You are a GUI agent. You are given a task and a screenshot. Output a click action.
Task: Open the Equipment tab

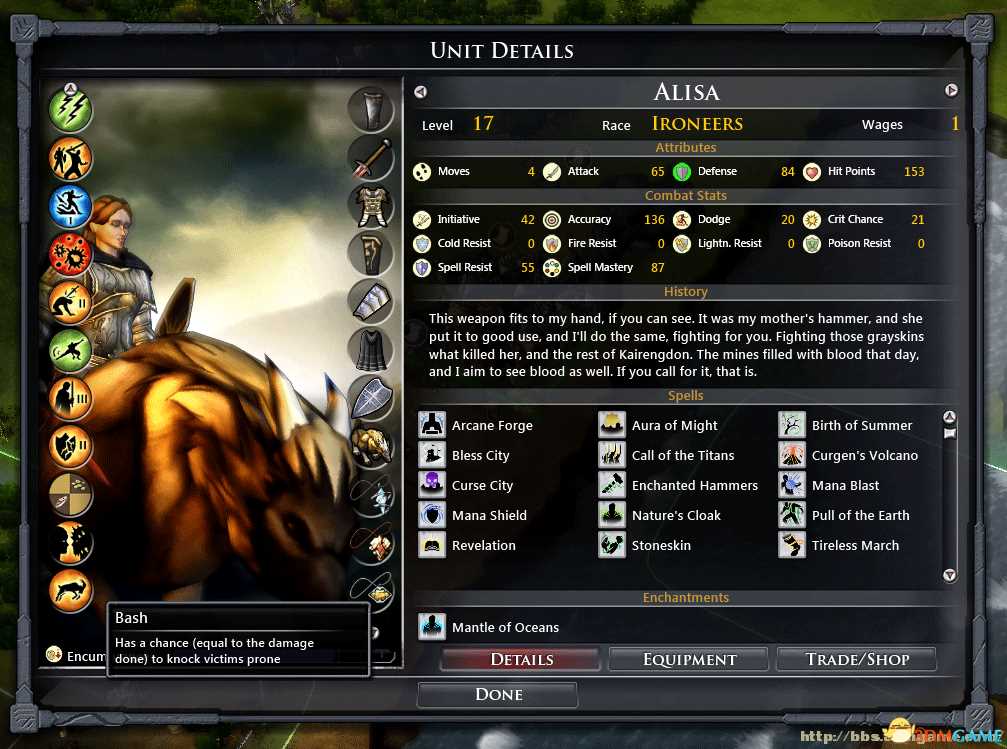pos(689,659)
